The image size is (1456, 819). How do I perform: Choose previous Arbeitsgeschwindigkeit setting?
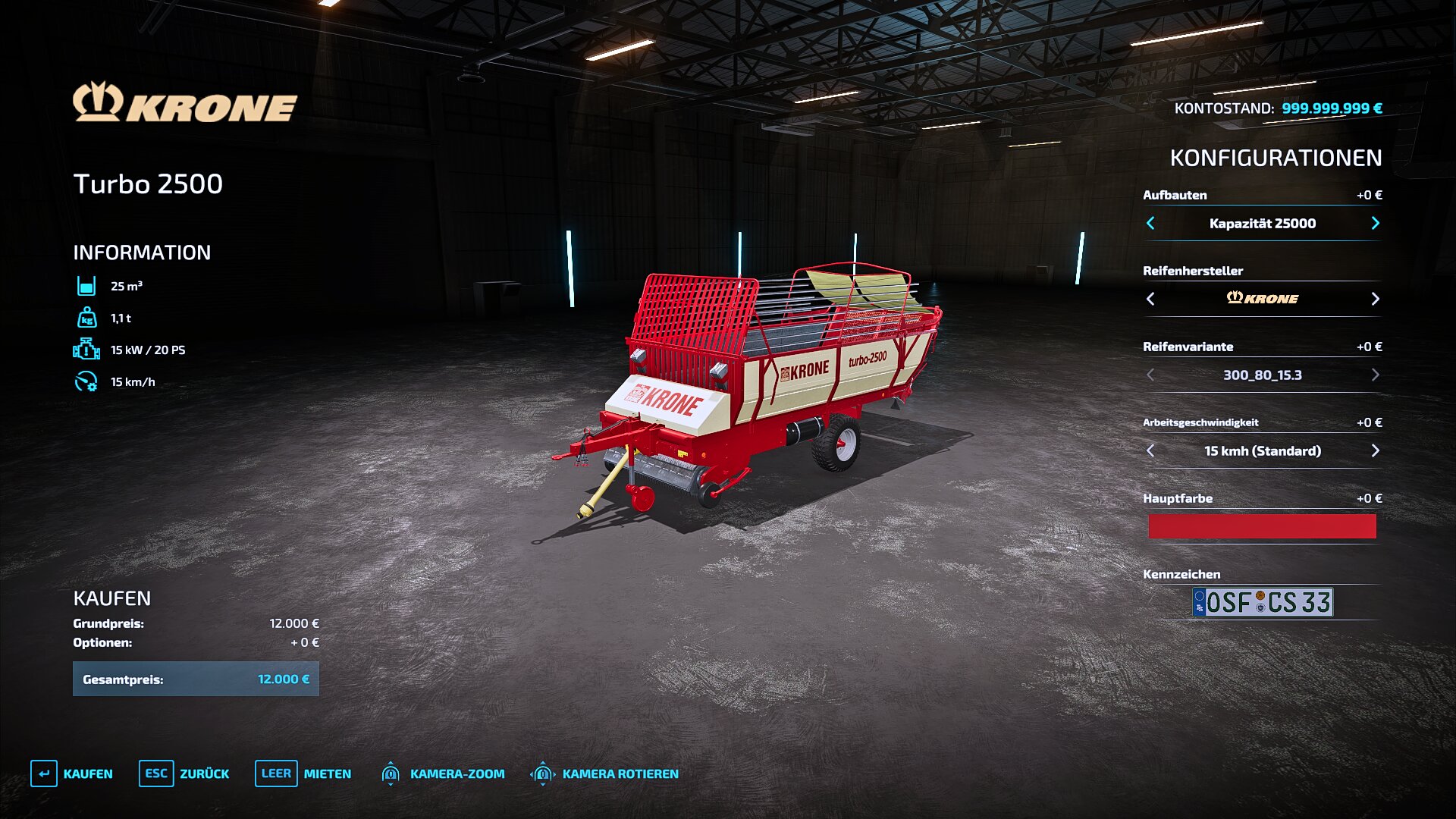coord(1150,450)
